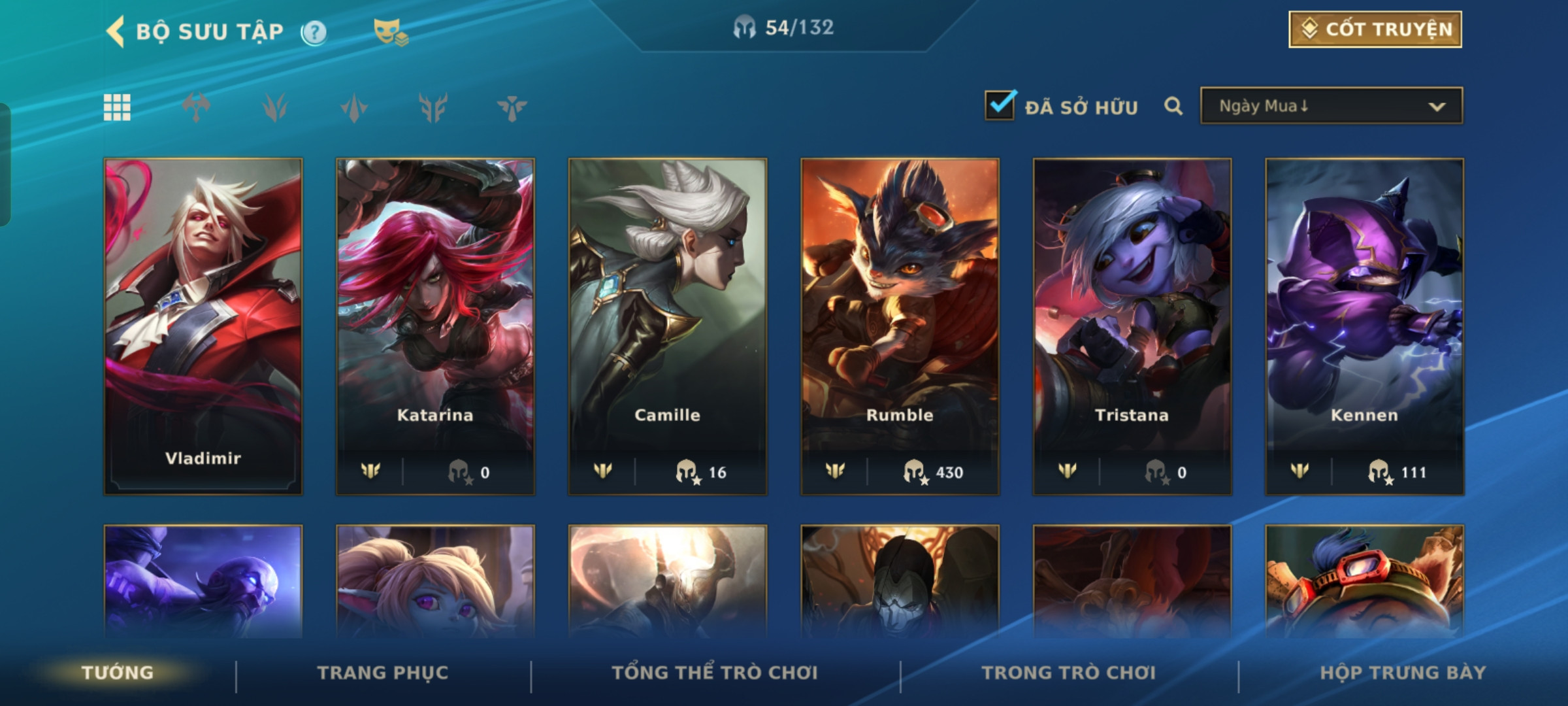Click the golden mask and coins icon
This screenshot has width=1568, height=706.
pyautogui.click(x=390, y=31)
